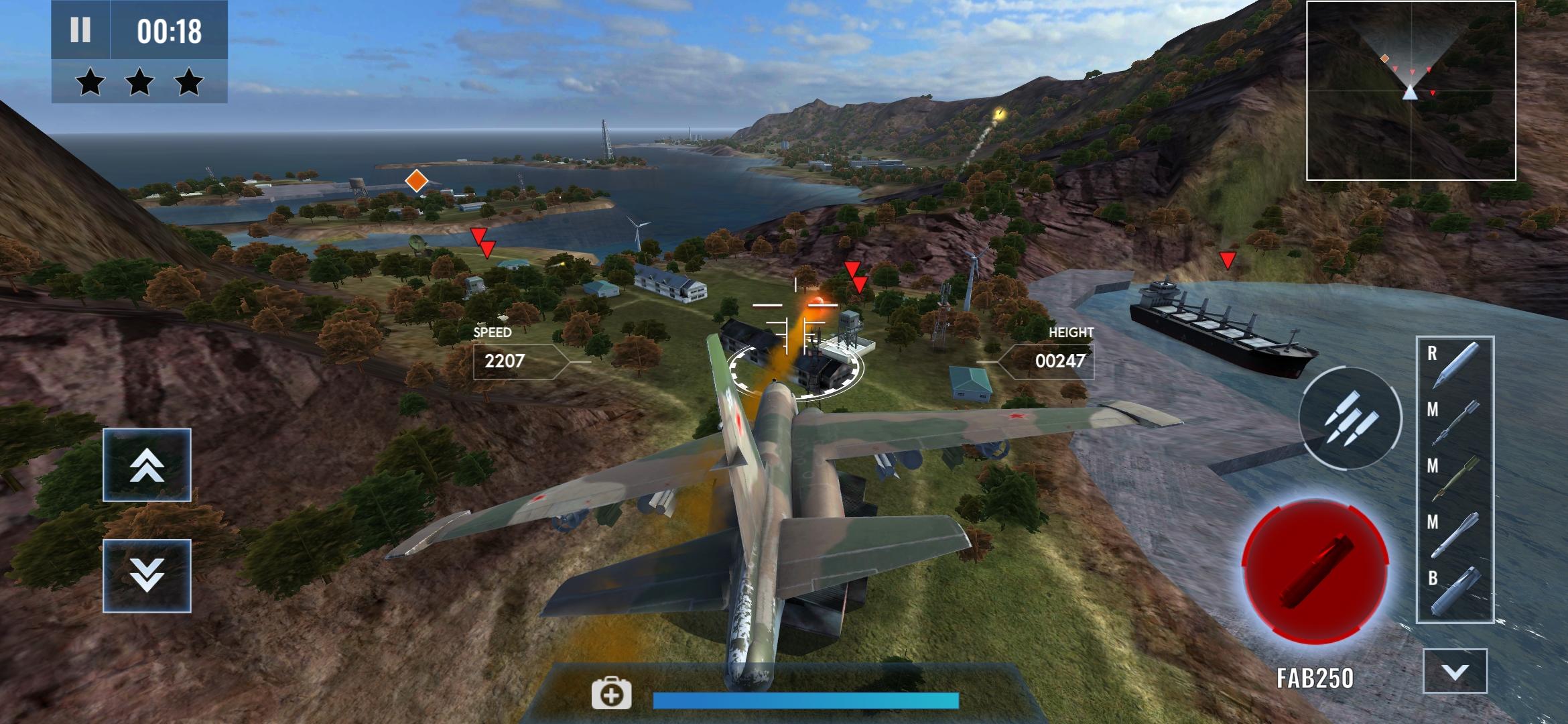Collapse the weapon list with the down chevron
Viewport: 1568px width, 724px height.
coord(1455,671)
